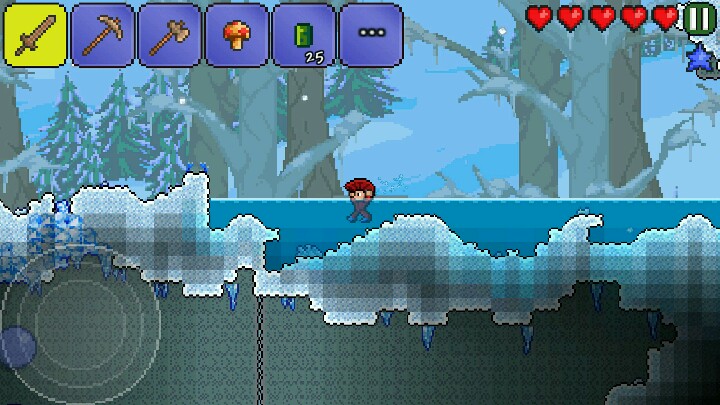This screenshot has height=405, width=720.
Task: Pause the game with the pause button
Action: point(698,18)
